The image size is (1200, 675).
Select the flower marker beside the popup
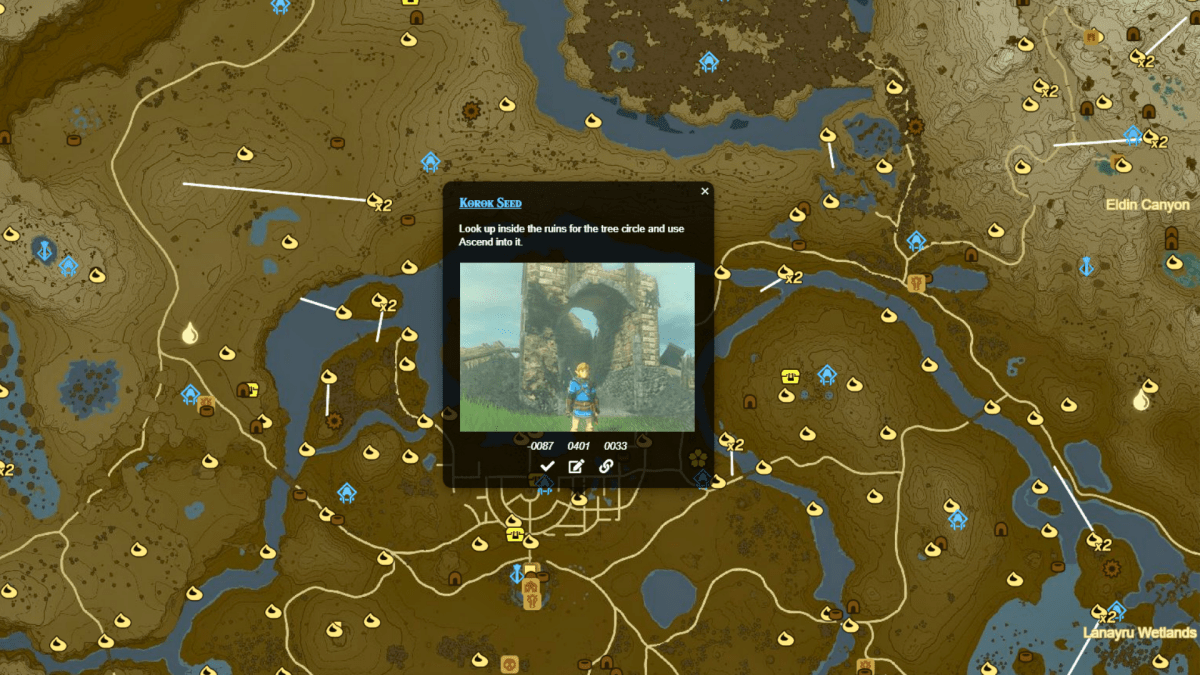click(698, 458)
